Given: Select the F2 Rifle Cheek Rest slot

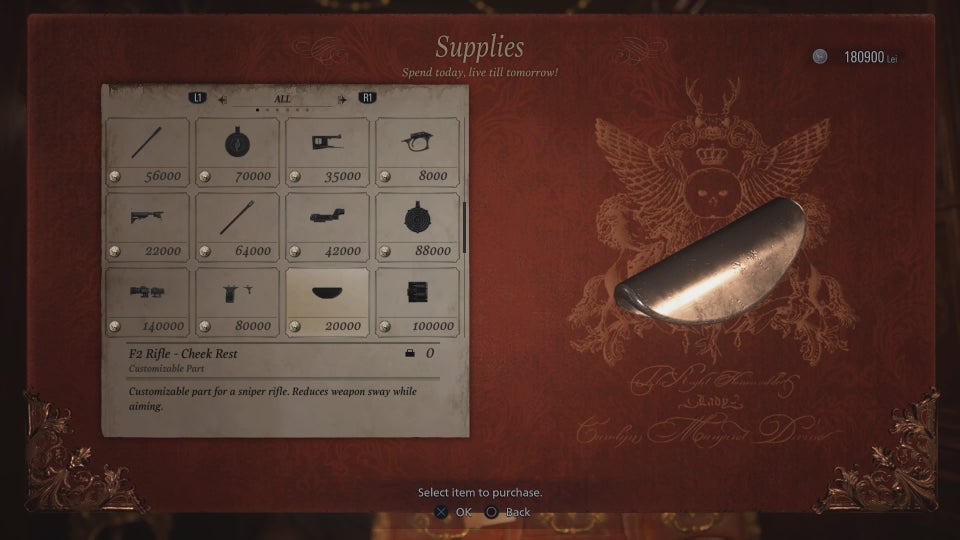Looking at the screenshot, I should pos(328,301).
